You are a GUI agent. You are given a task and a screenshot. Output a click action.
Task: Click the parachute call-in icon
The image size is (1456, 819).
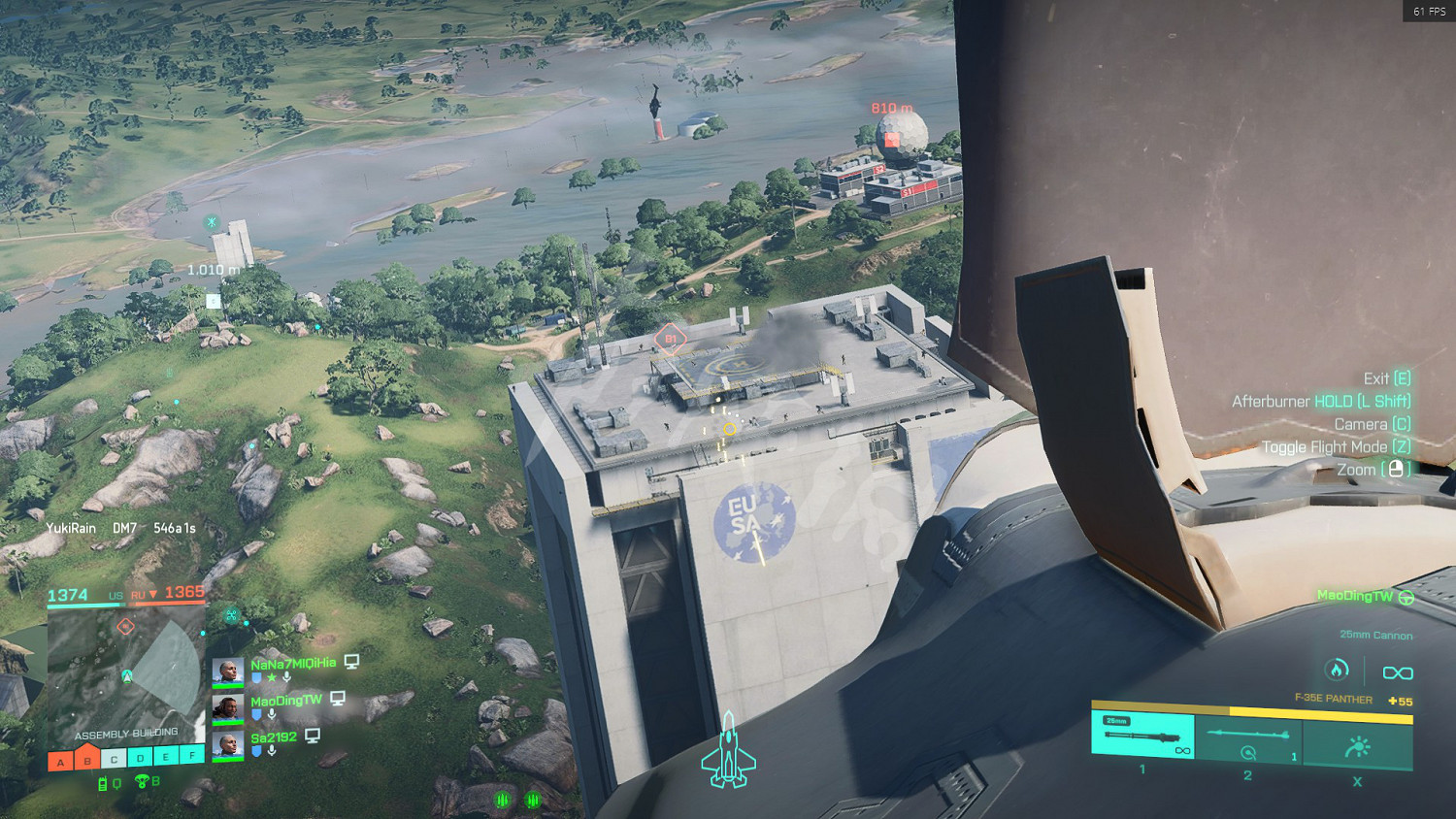point(142,781)
